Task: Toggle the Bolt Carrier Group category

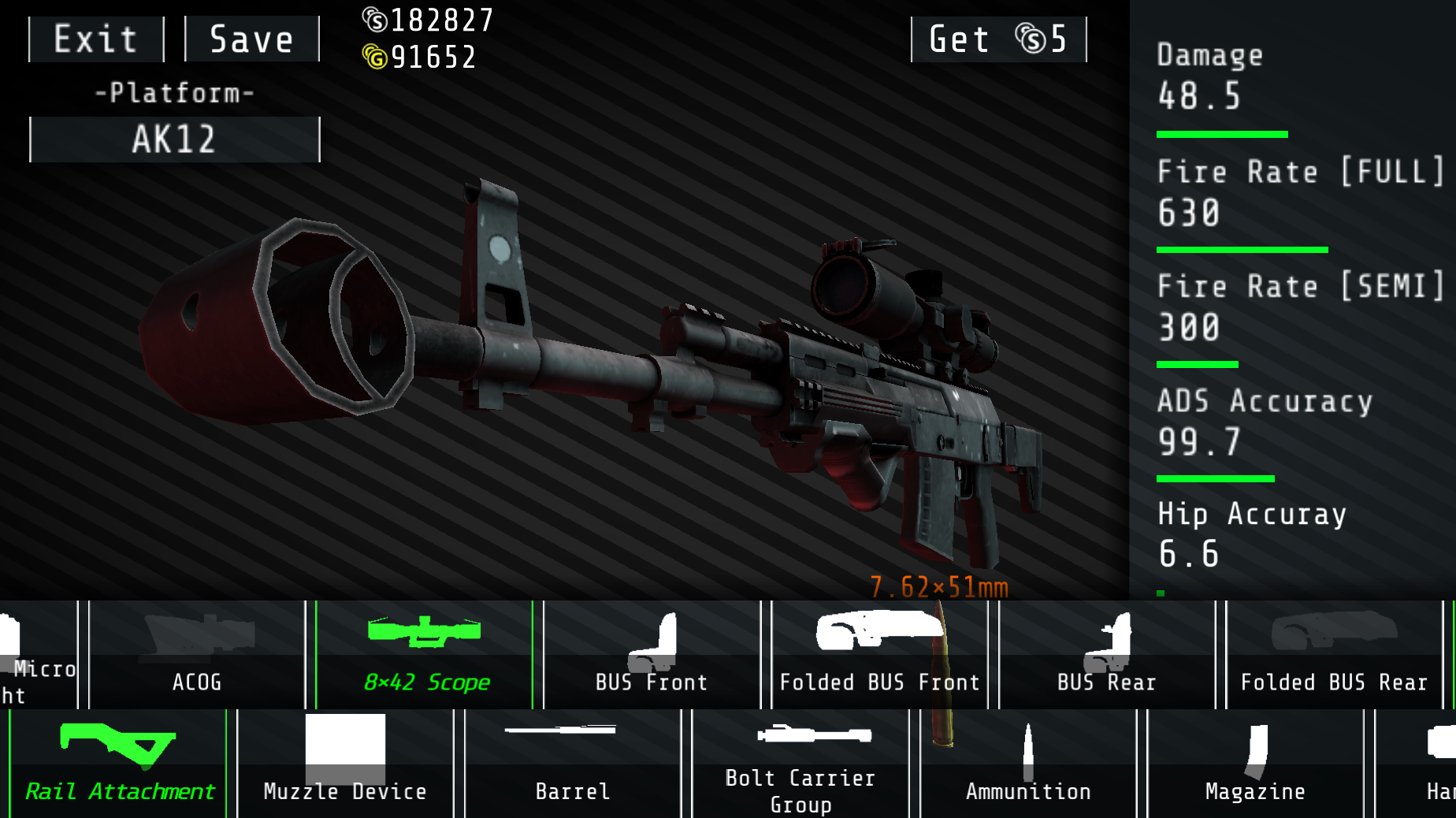Action: tap(800, 762)
